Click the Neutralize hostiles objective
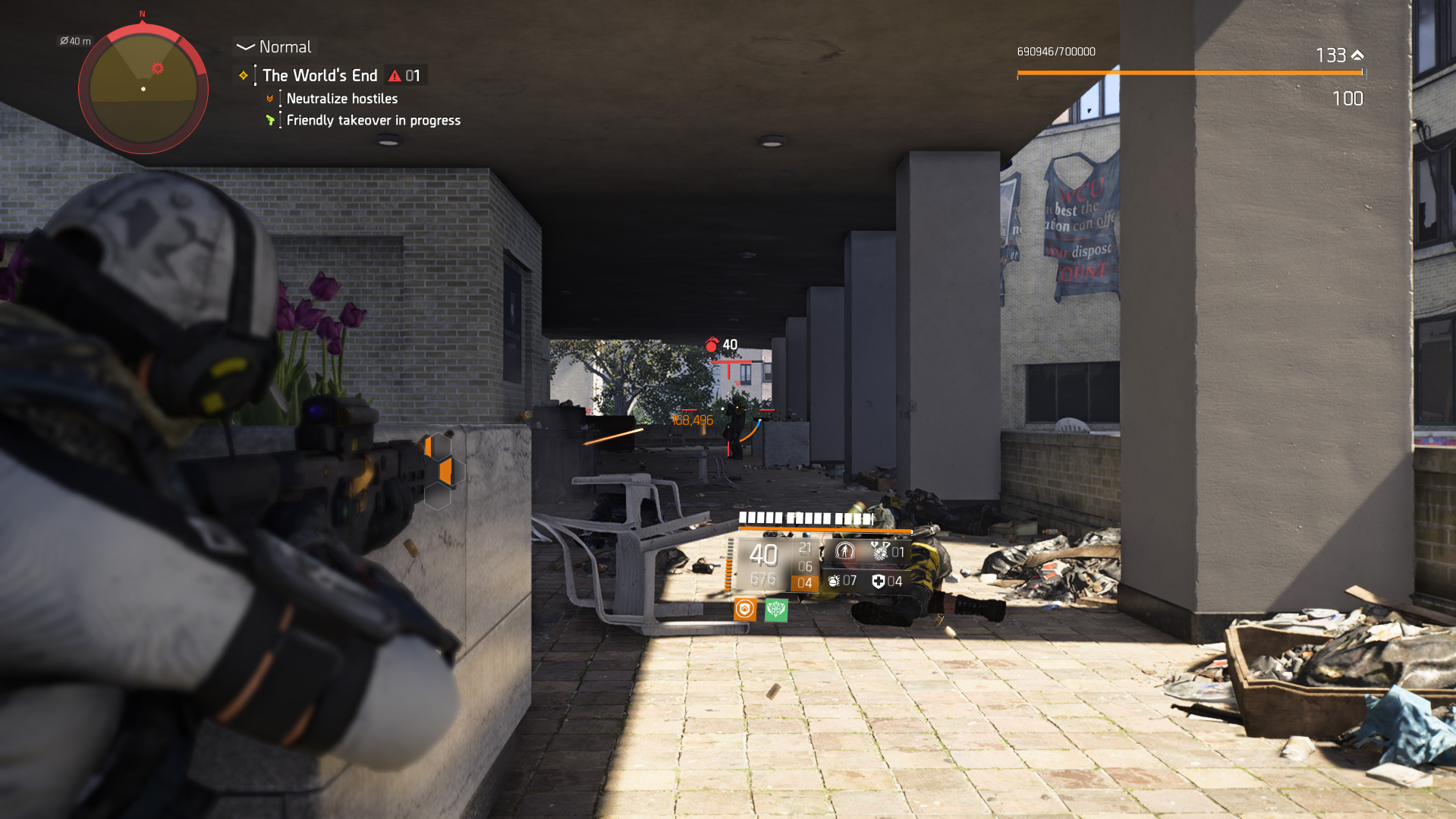The image size is (1456, 819). [x=342, y=99]
